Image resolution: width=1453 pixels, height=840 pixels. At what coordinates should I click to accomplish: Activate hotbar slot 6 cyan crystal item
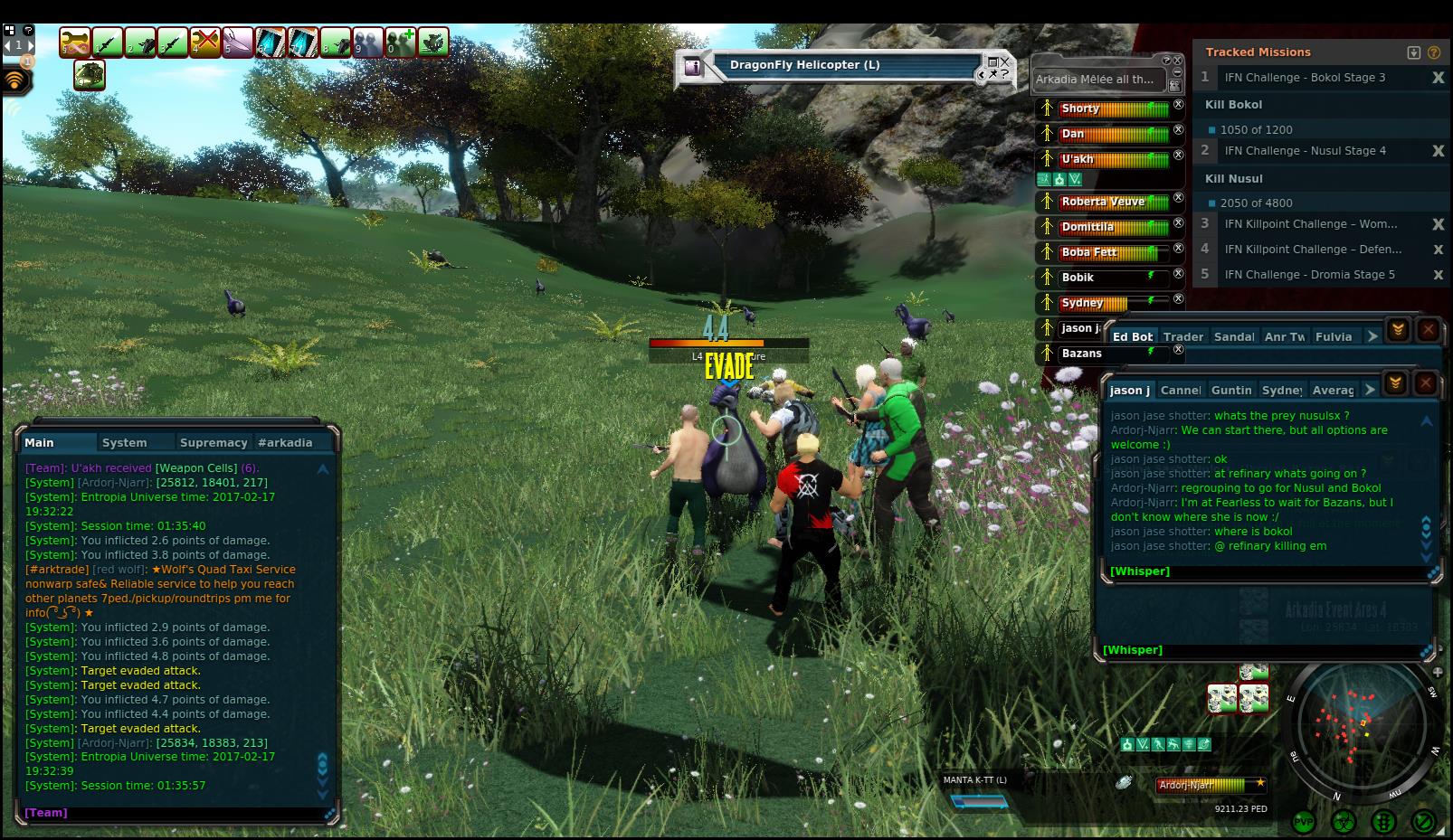[x=271, y=42]
